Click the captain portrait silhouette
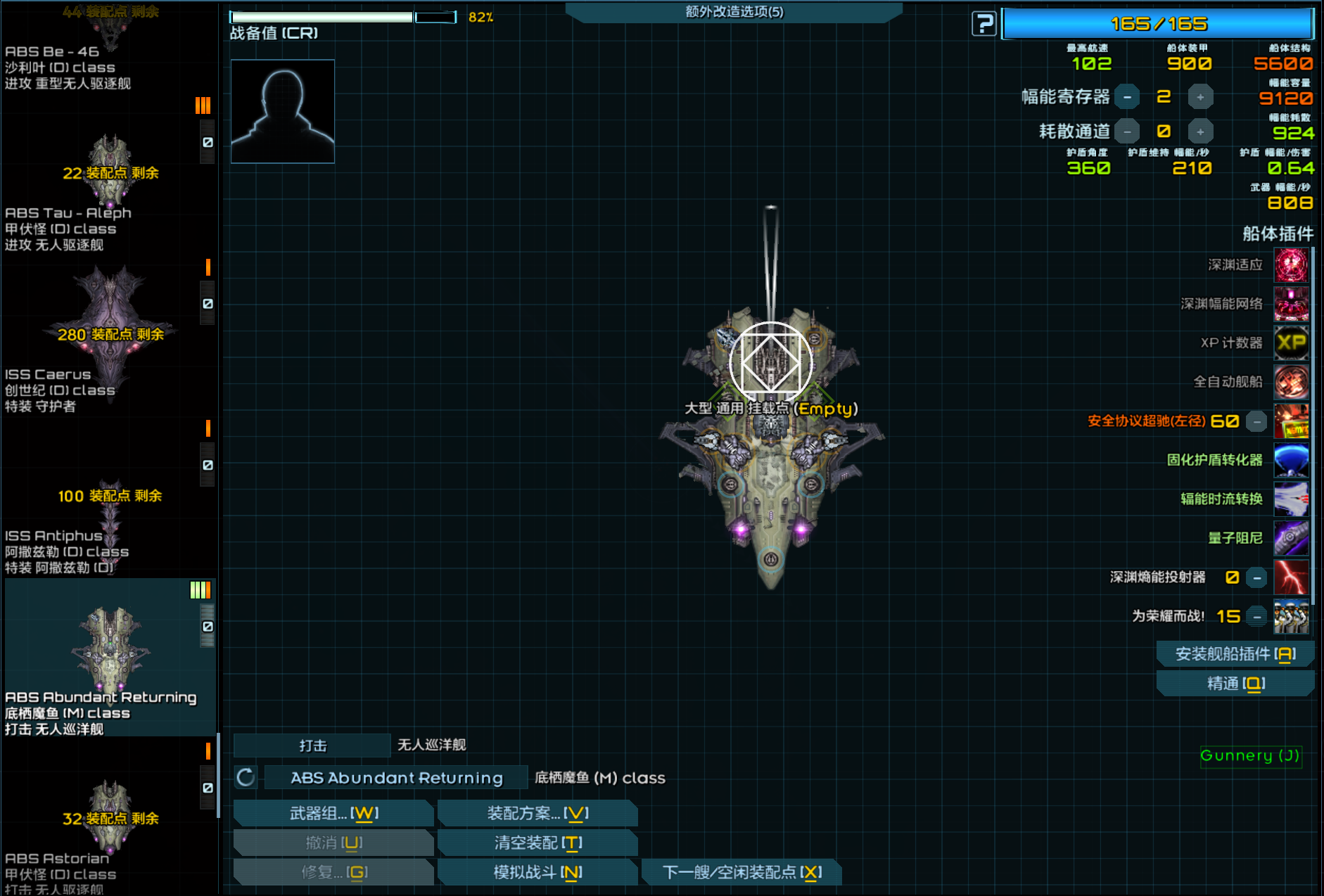 [x=283, y=111]
